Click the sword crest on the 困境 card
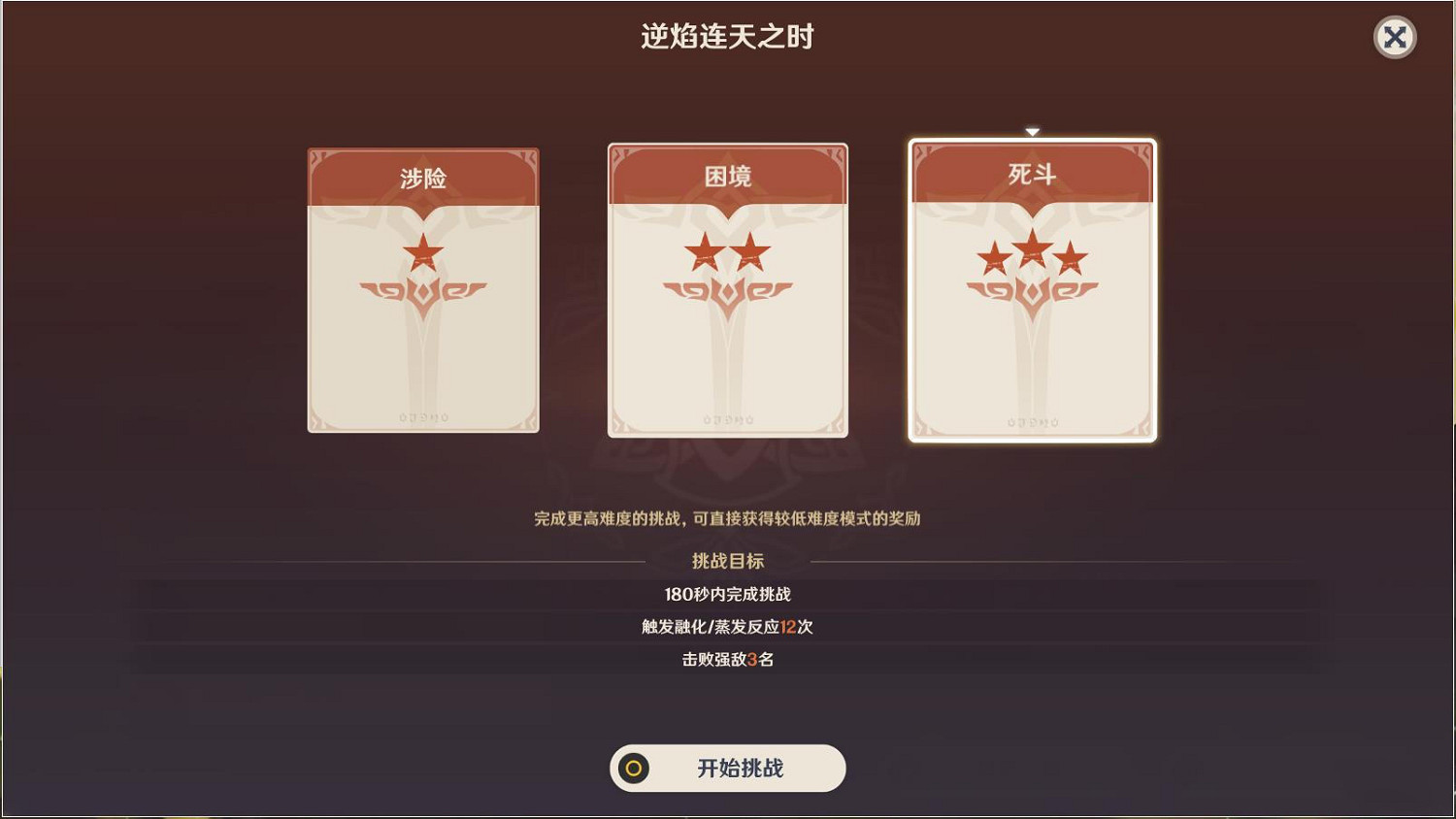Screen dimensions: 1456x819 726,288
